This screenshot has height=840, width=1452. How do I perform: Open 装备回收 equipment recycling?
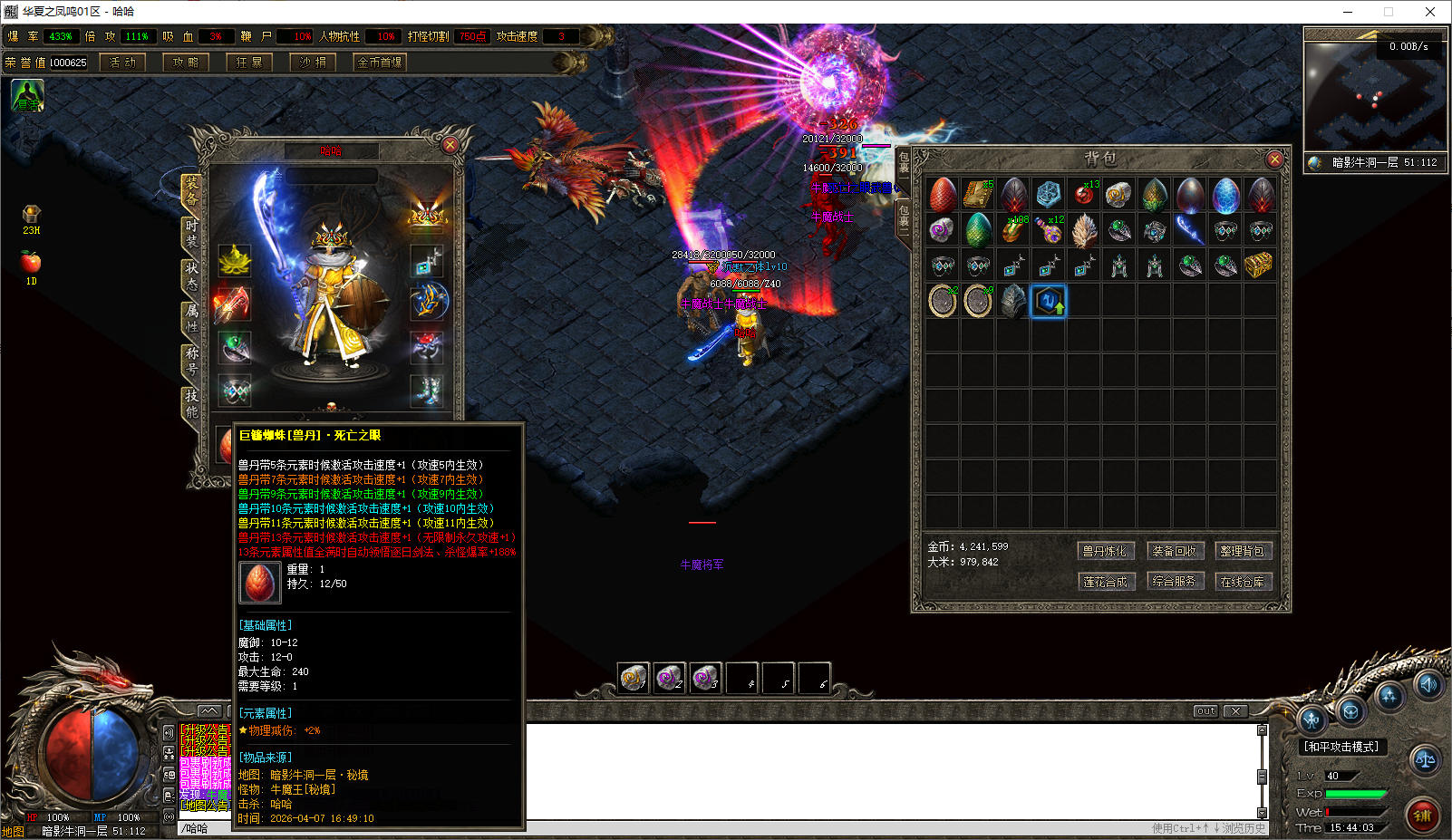pos(1174,551)
